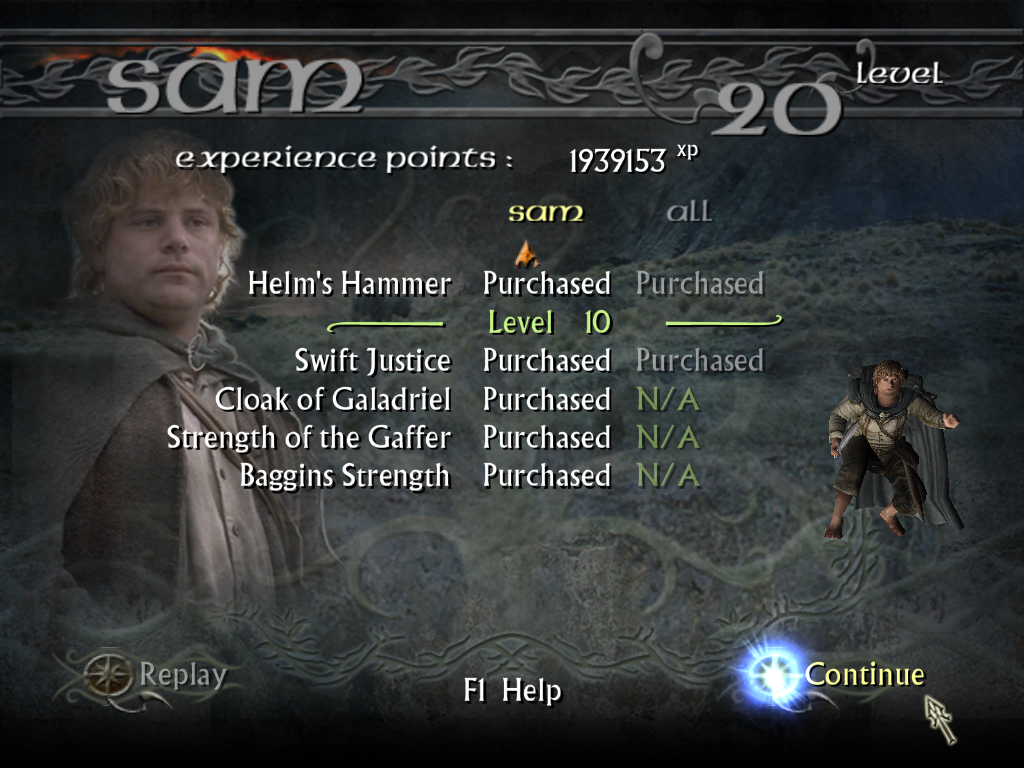The width and height of the screenshot is (1024, 768).
Task: Choose the Swift Justice upgrade
Action: pyautogui.click(x=372, y=360)
